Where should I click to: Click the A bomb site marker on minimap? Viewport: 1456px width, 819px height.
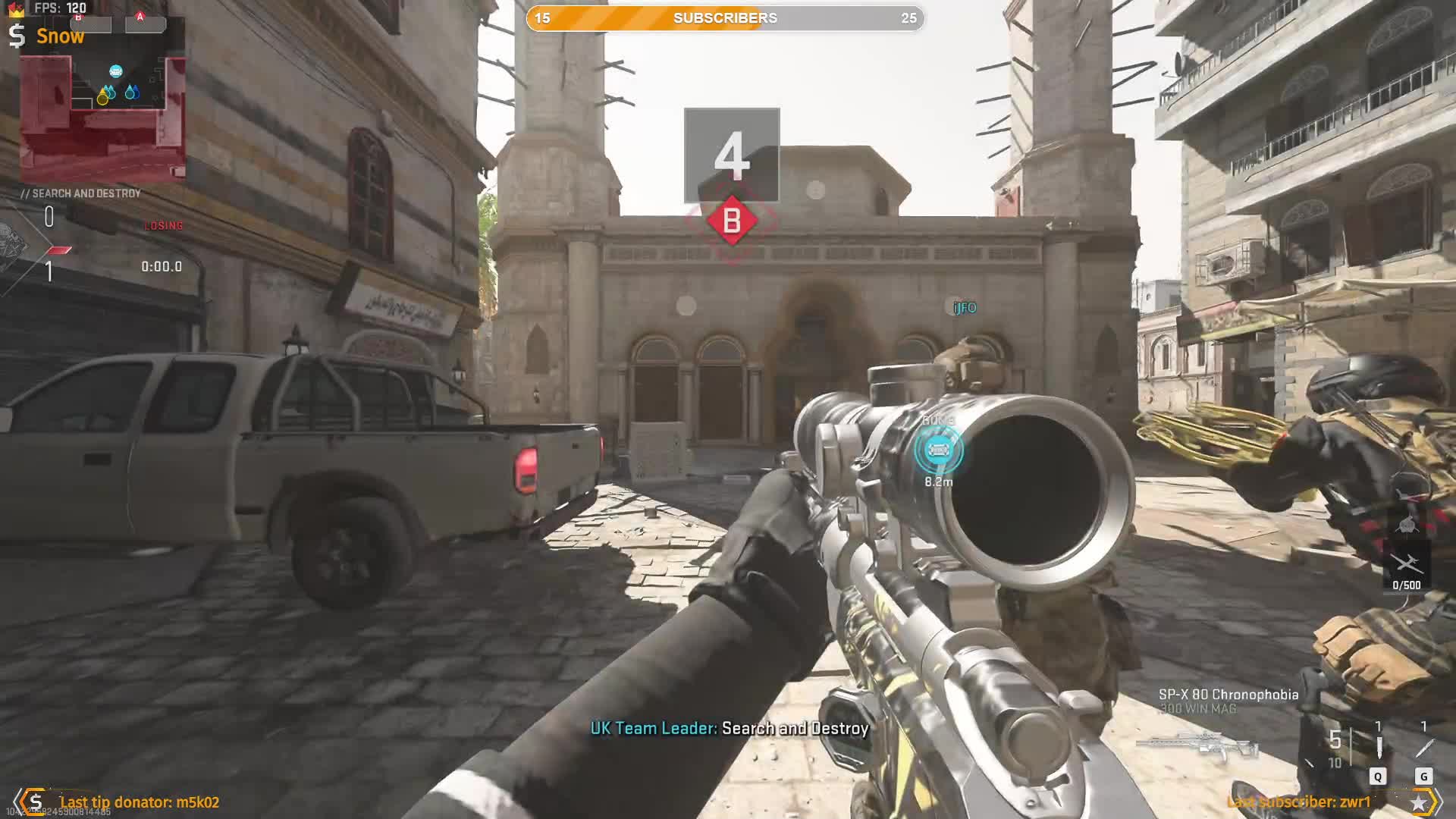pos(140,17)
